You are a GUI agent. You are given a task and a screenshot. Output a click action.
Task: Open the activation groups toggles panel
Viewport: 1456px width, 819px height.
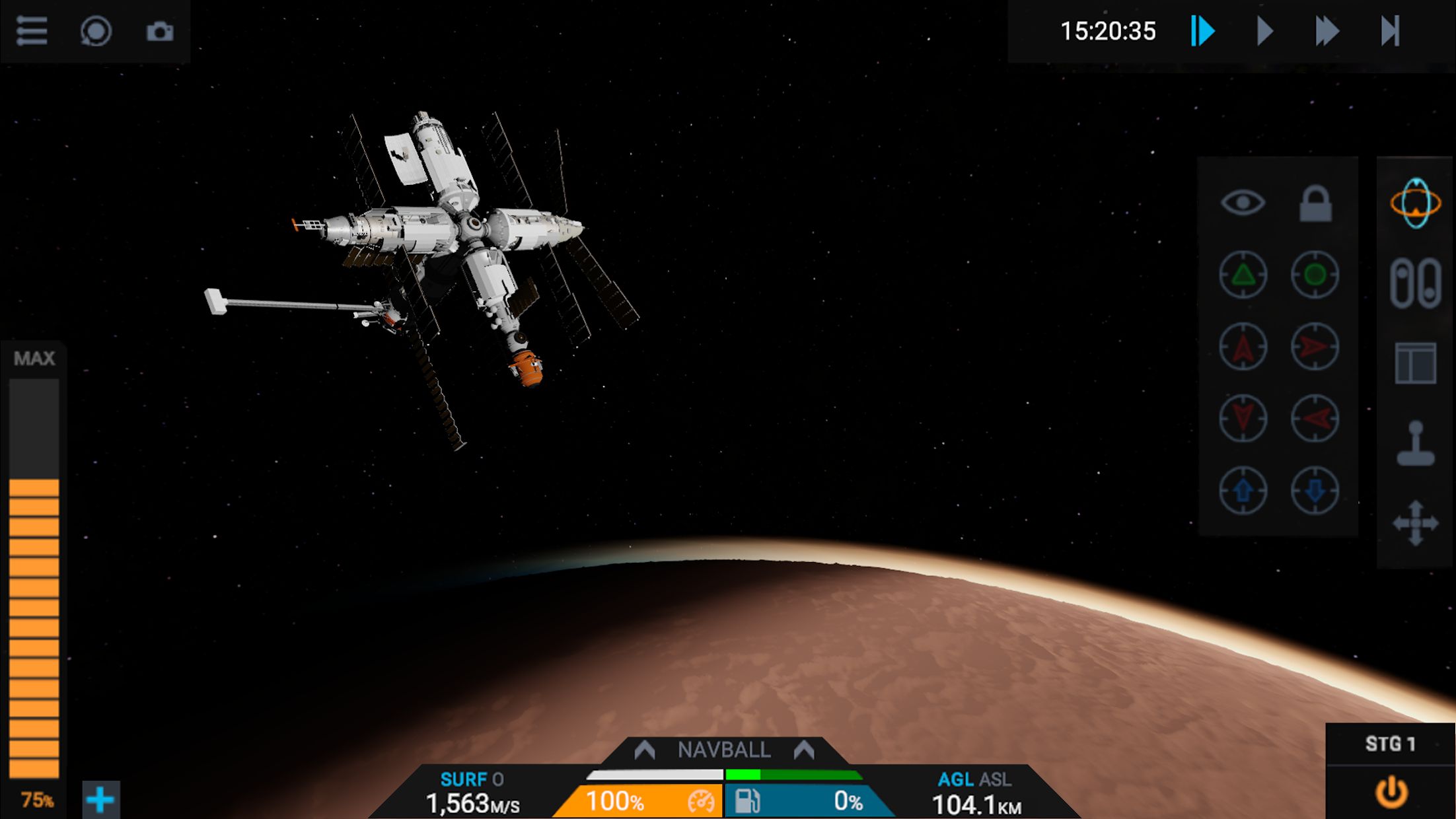click(1415, 283)
